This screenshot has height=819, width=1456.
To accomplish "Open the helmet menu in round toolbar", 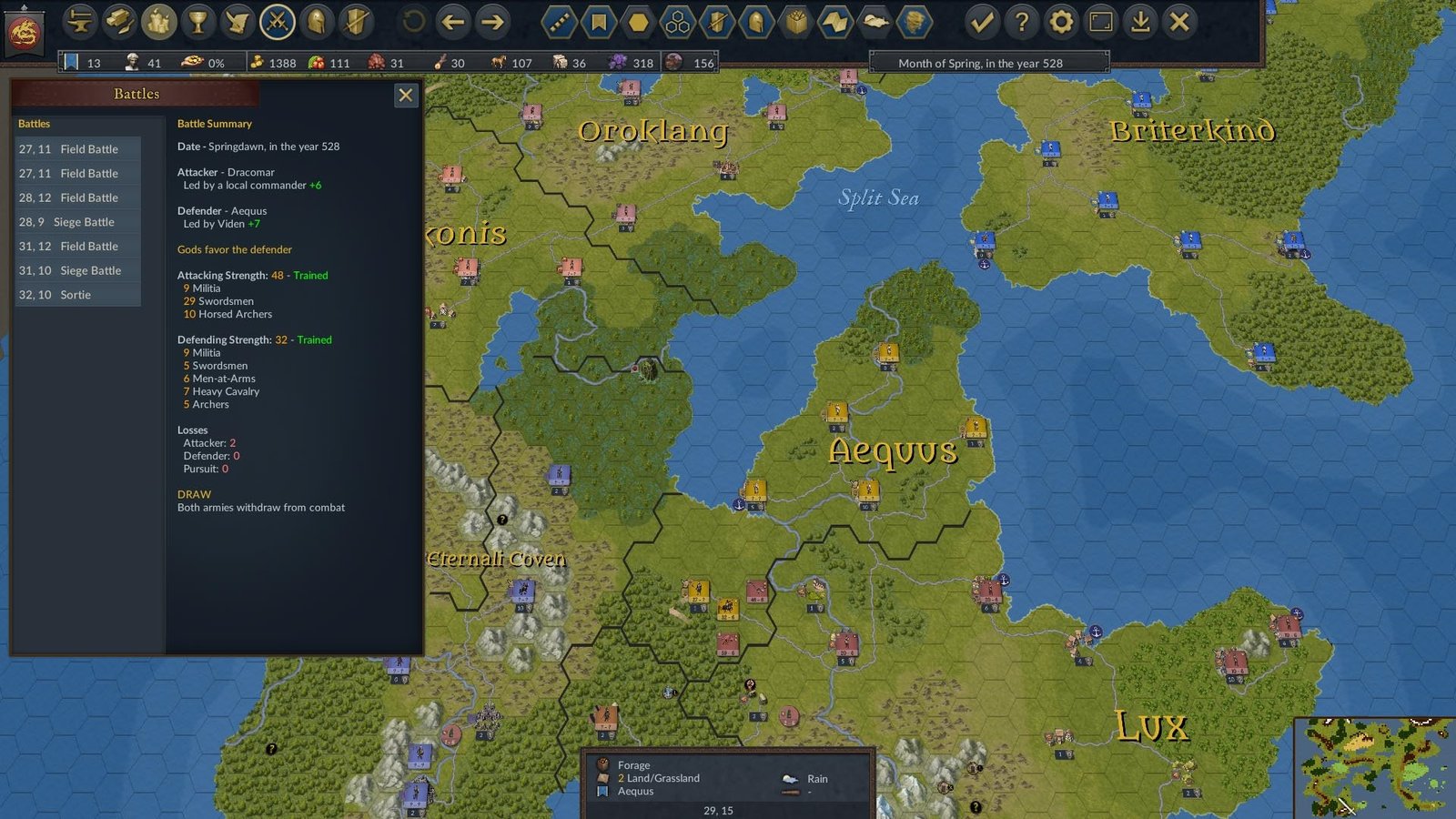I will 317,22.
